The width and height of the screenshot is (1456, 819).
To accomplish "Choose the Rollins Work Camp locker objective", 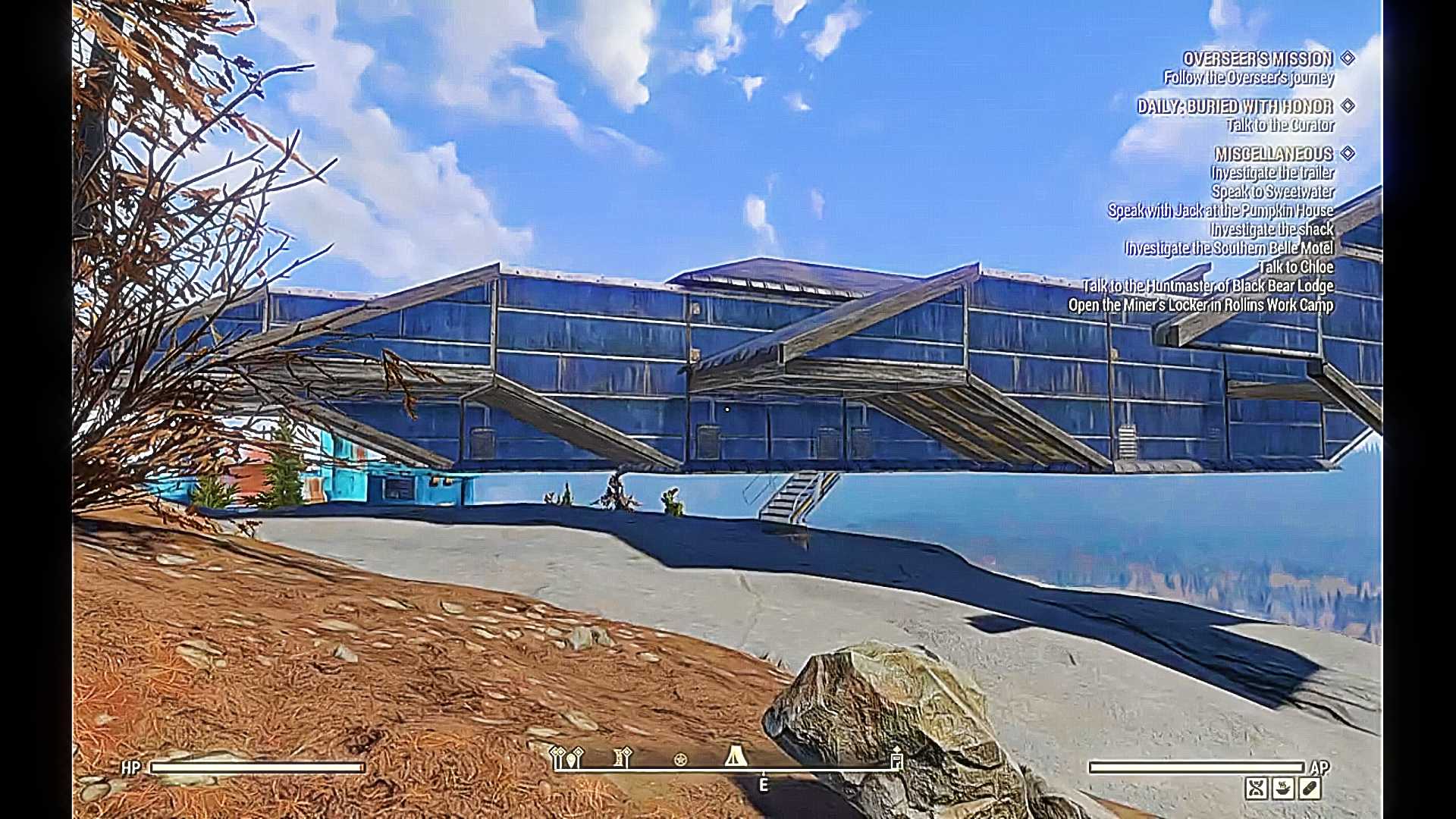I will (x=1200, y=305).
